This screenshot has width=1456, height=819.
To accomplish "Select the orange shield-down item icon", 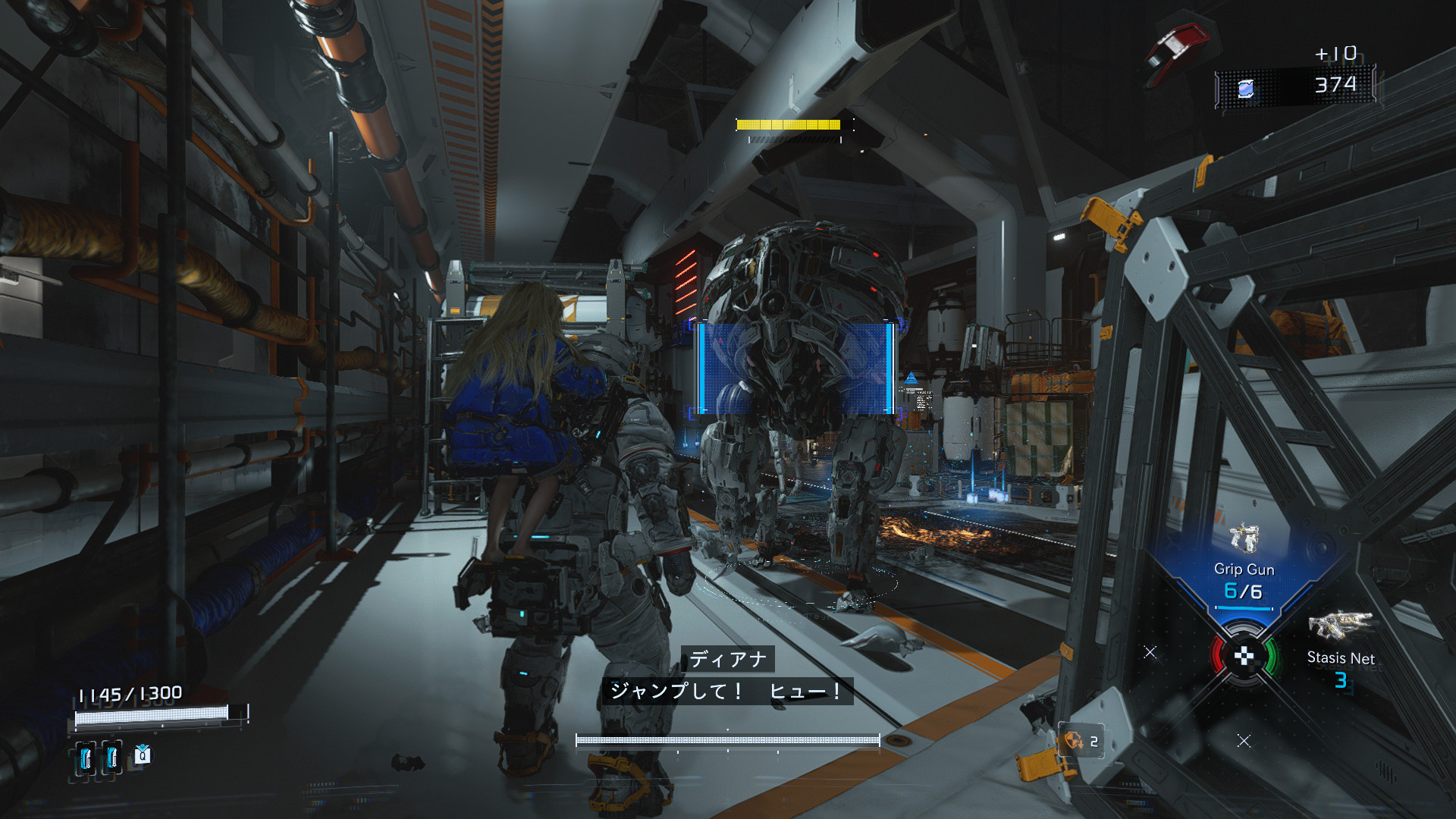I will point(1074,740).
